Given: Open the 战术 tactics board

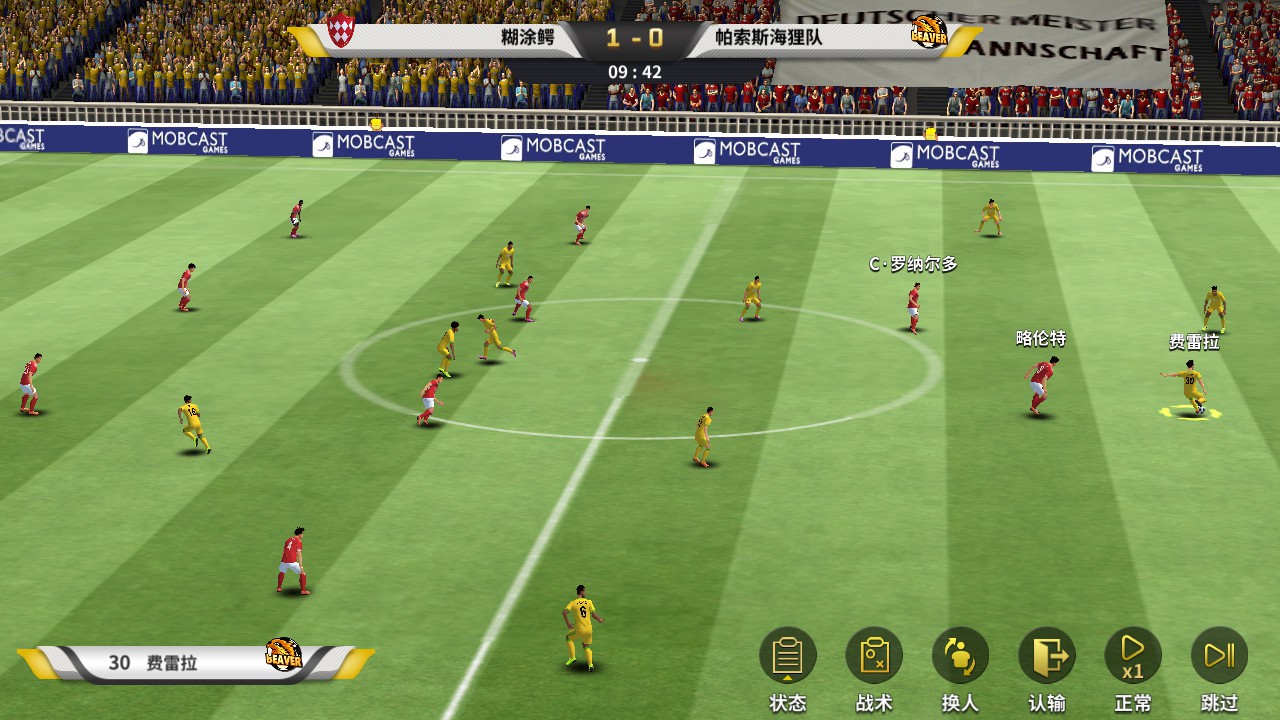Looking at the screenshot, I should click(x=874, y=657).
